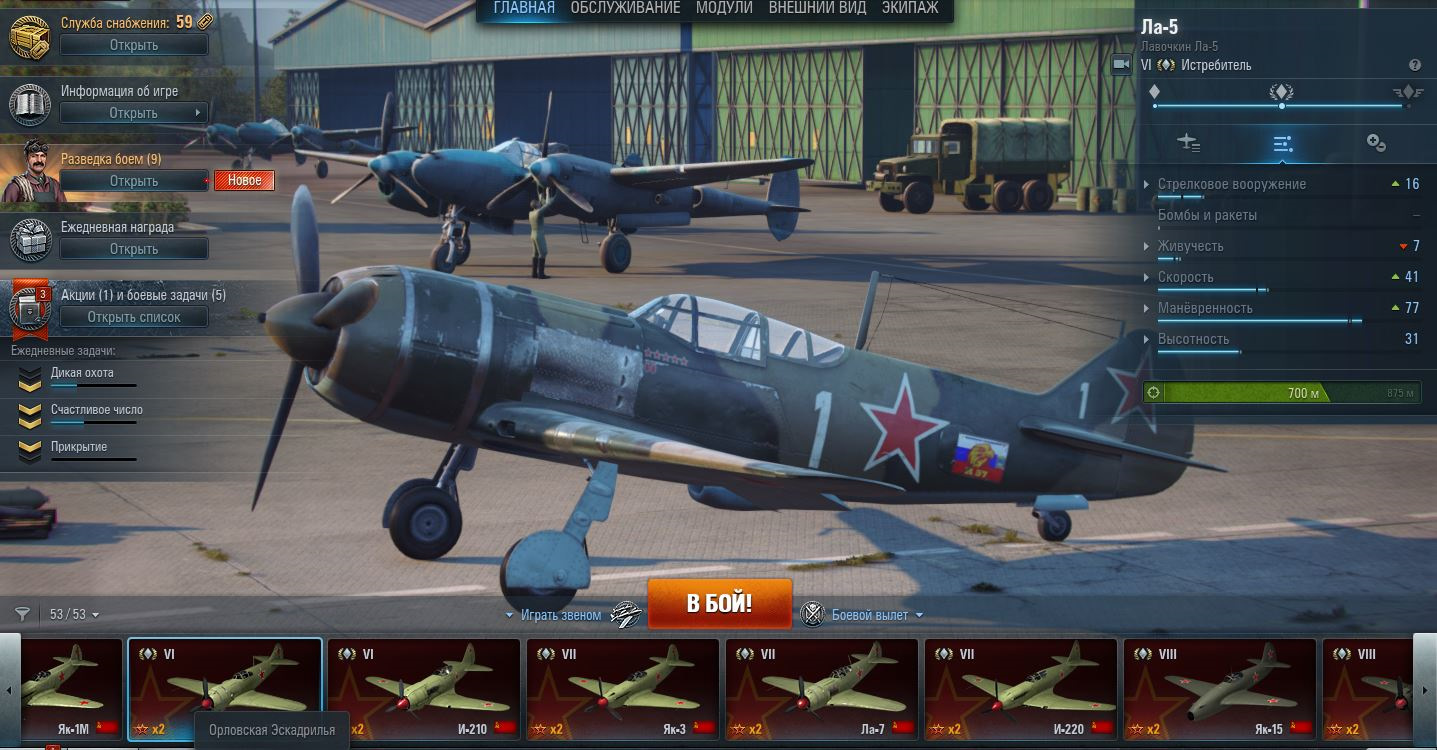View the Счастливое число daily task
Image resolution: width=1437 pixels, height=750 pixels.
point(96,410)
